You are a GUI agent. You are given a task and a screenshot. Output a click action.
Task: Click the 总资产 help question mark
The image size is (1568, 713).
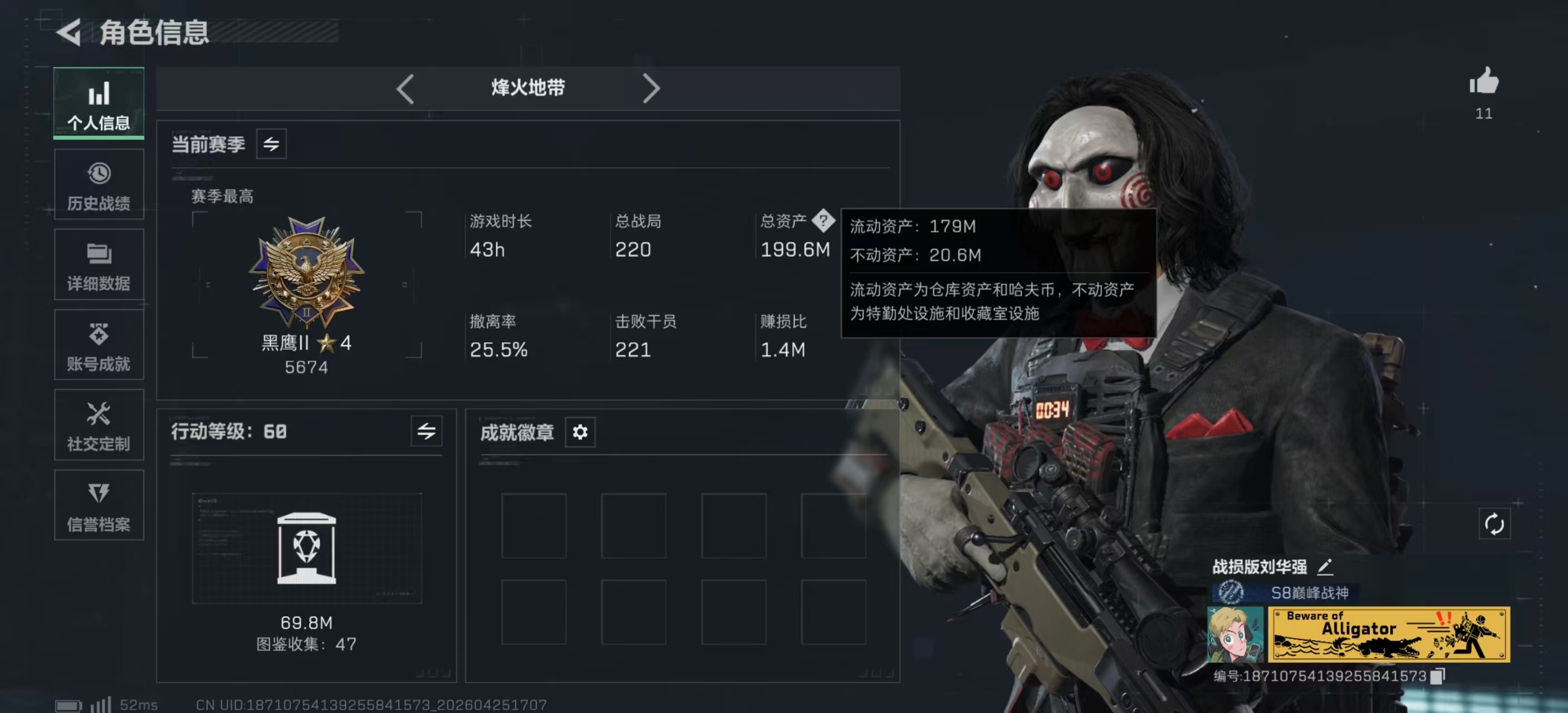(x=825, y=222)
